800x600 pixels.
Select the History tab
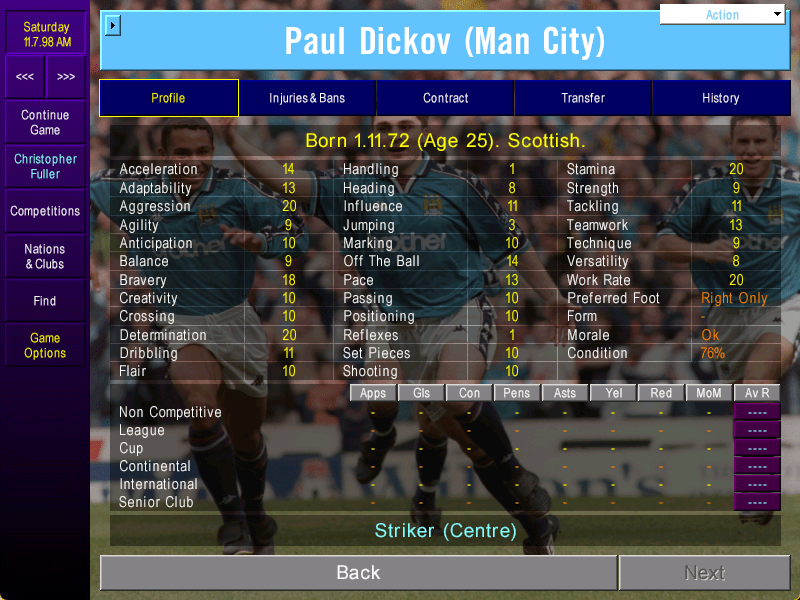720,98
